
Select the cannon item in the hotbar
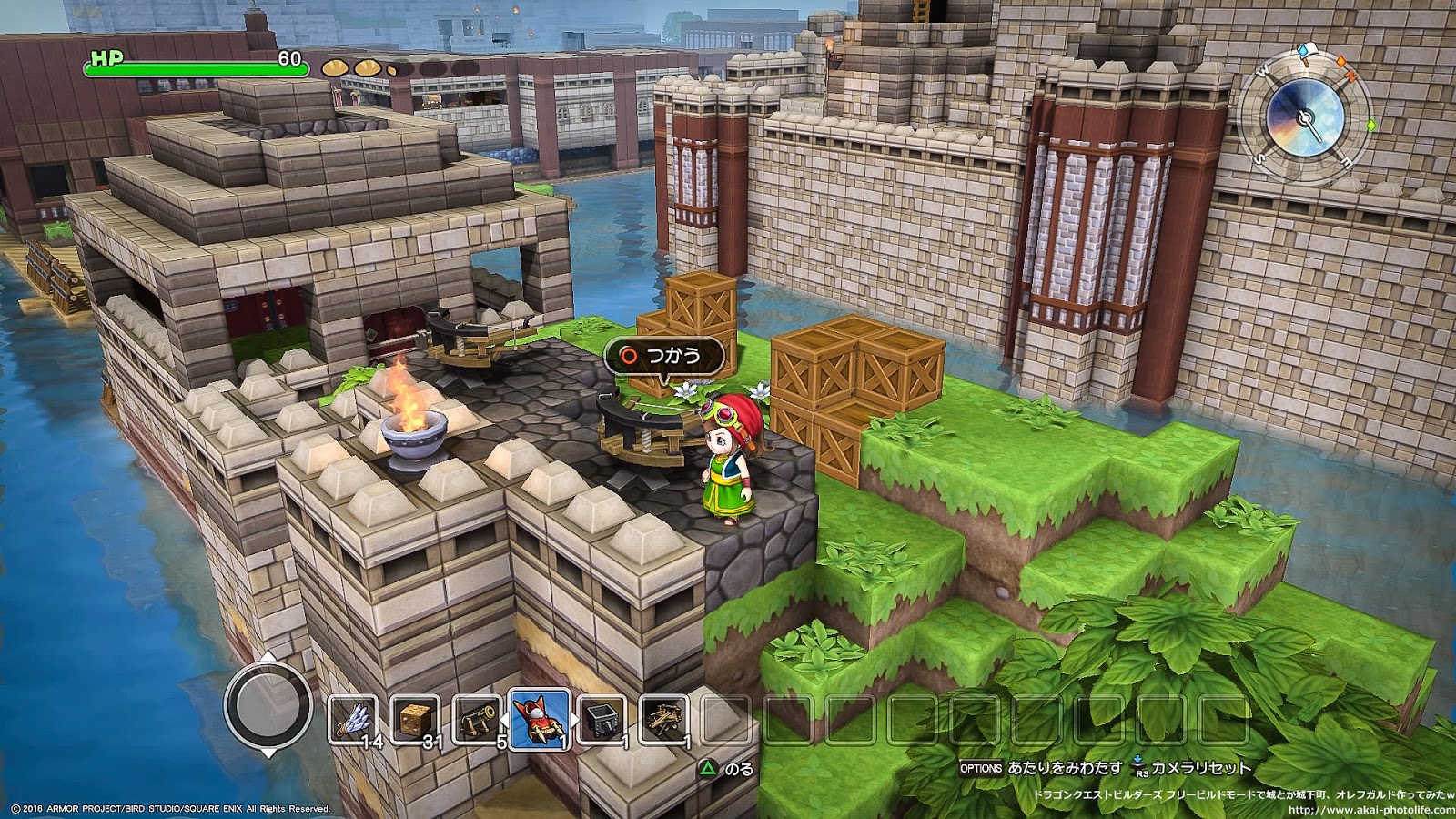point(478,720)
